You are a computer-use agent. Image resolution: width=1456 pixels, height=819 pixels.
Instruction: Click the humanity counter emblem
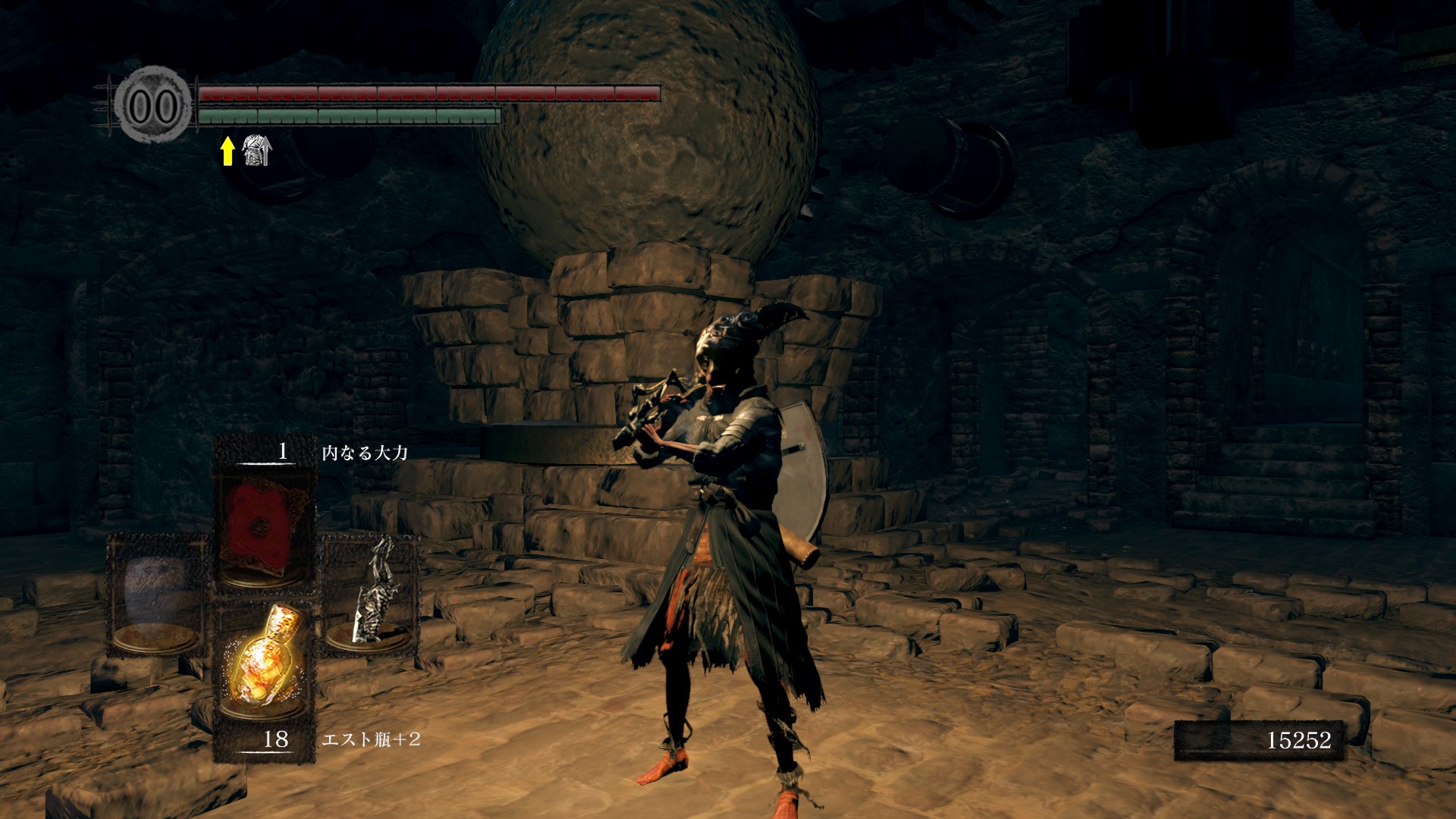[x=153, y=106]
